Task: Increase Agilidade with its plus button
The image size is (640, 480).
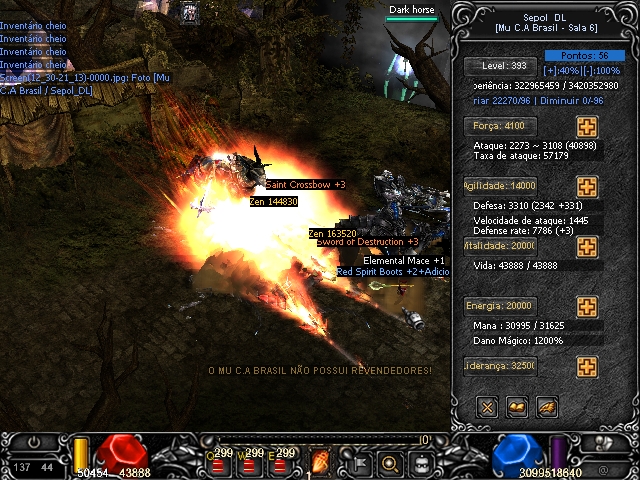Action: click(587, 187)
